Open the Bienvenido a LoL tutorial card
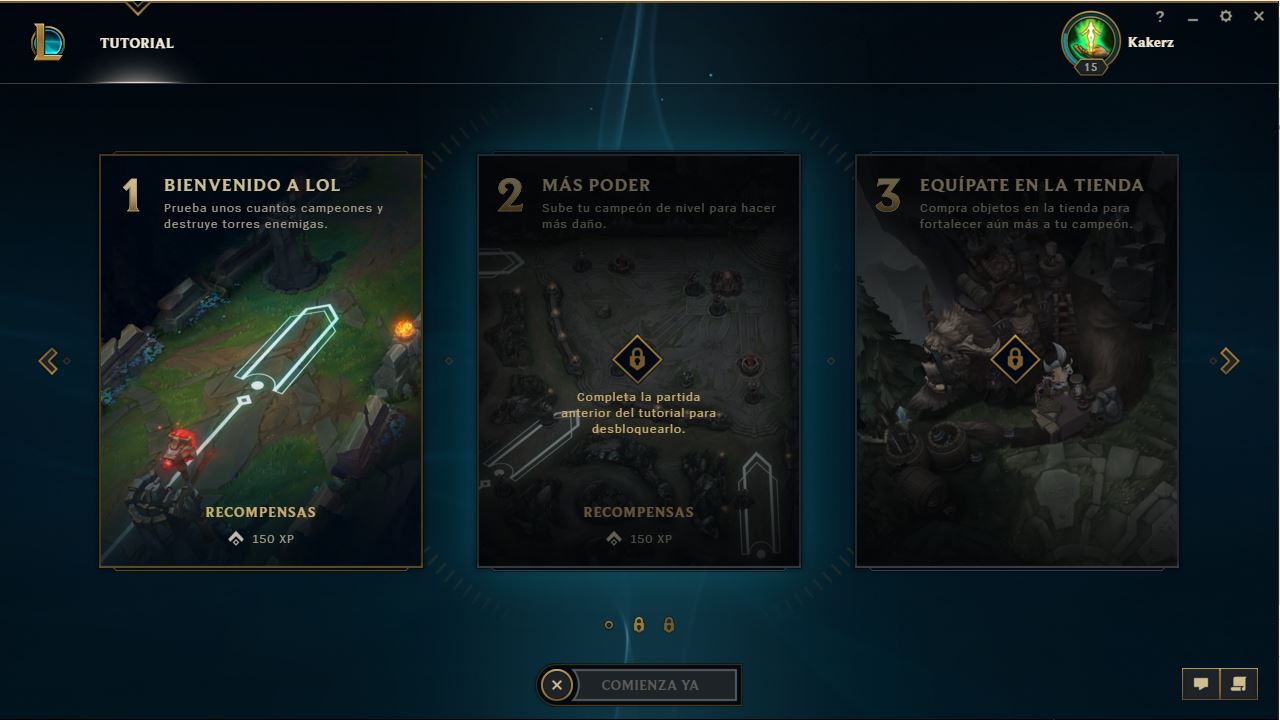The height and width of the screenshot is (720, 1280). 260,360
